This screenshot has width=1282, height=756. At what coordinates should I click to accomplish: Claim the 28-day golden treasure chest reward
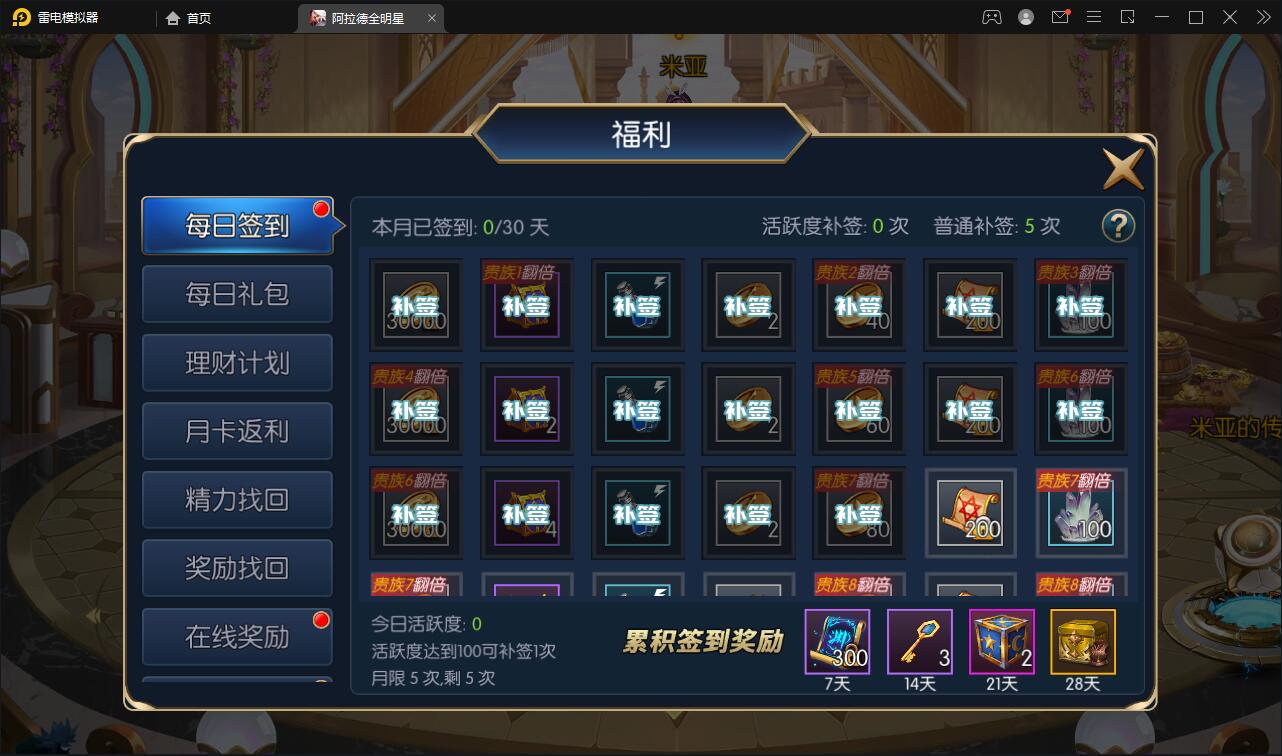click(x=1081, y=643)
